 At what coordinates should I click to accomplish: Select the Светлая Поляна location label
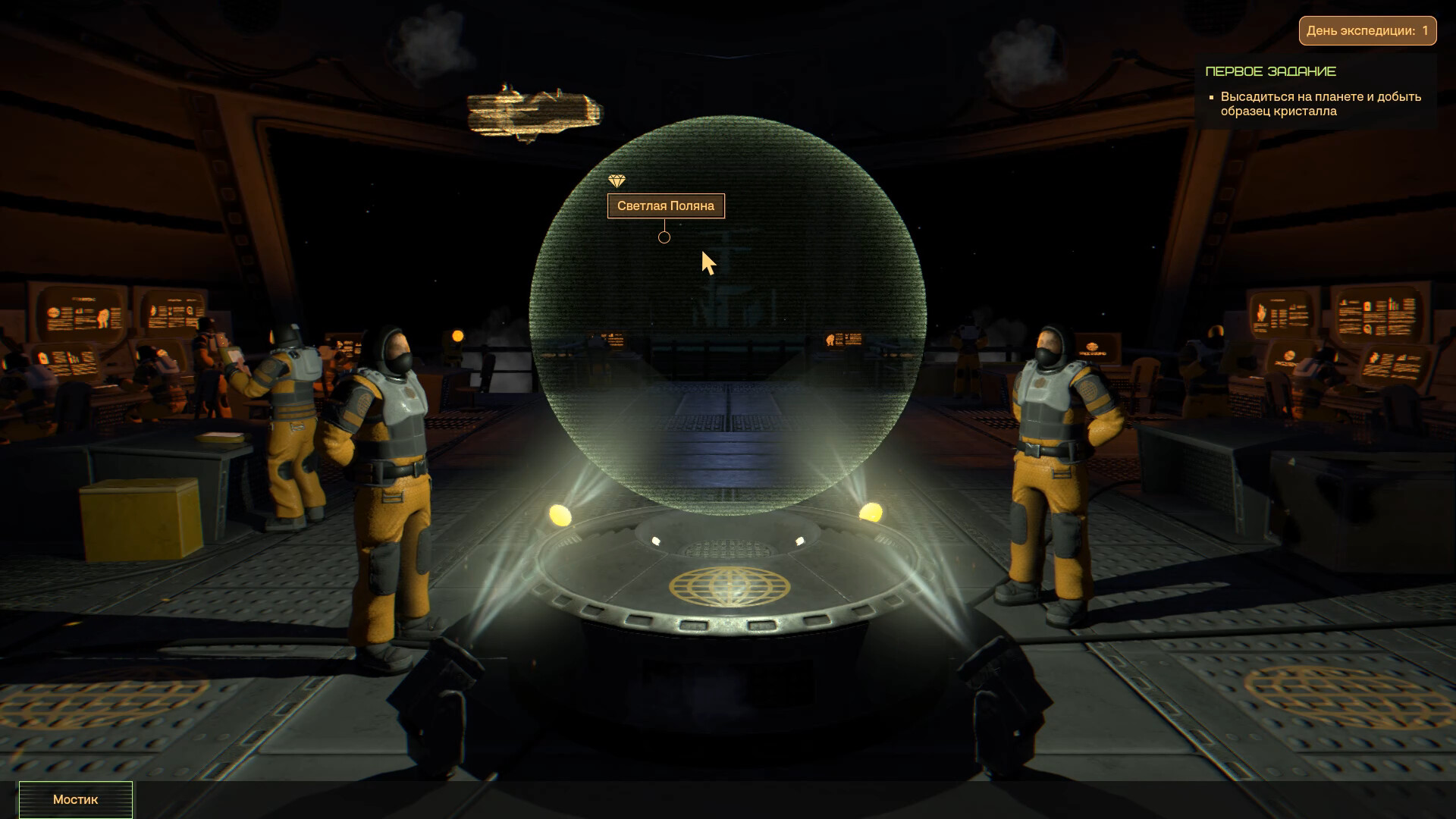pyautogui.click(x=667, y=206)
